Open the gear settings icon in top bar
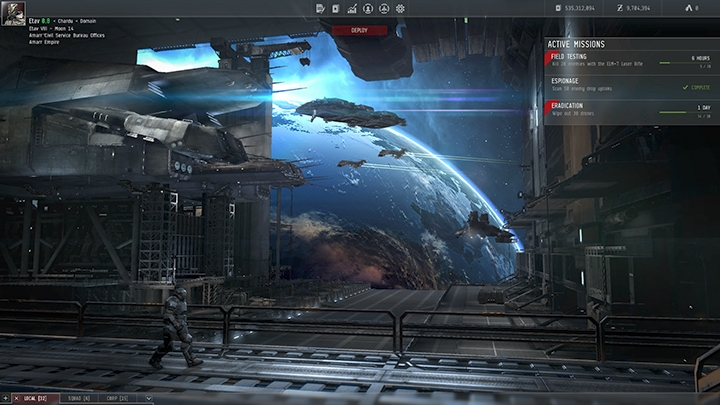Image resolution: width=720 pixels, height=405 pixels. [400, 8]
